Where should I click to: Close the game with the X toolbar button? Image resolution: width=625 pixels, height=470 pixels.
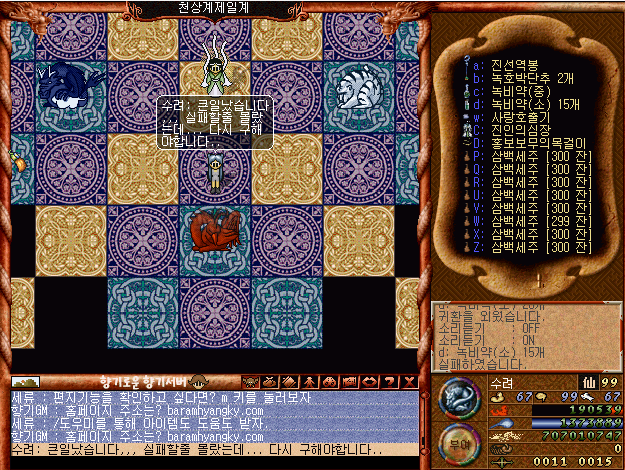click(410, 381)
